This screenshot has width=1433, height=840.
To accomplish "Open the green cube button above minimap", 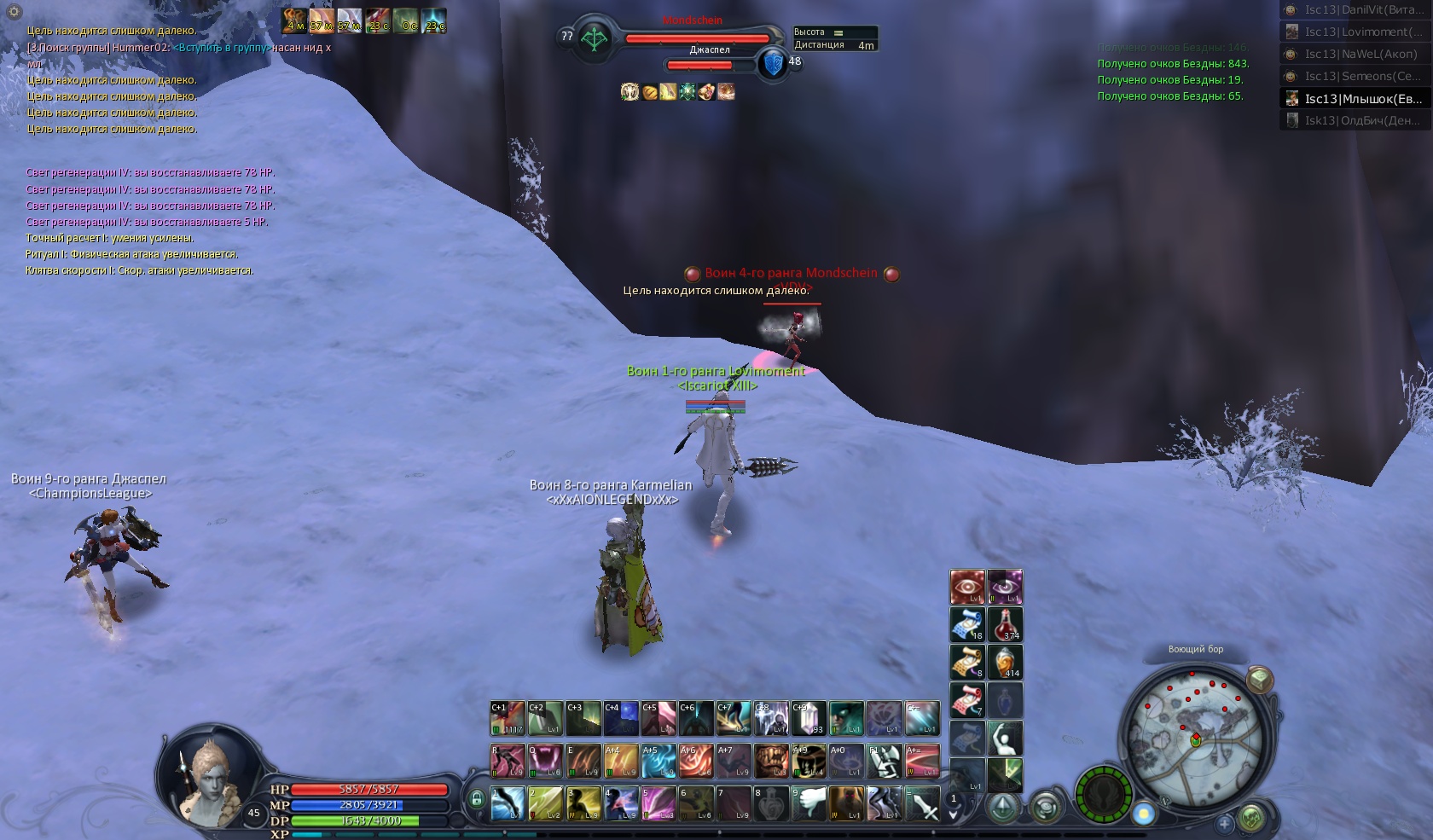I will [1259, 680].
